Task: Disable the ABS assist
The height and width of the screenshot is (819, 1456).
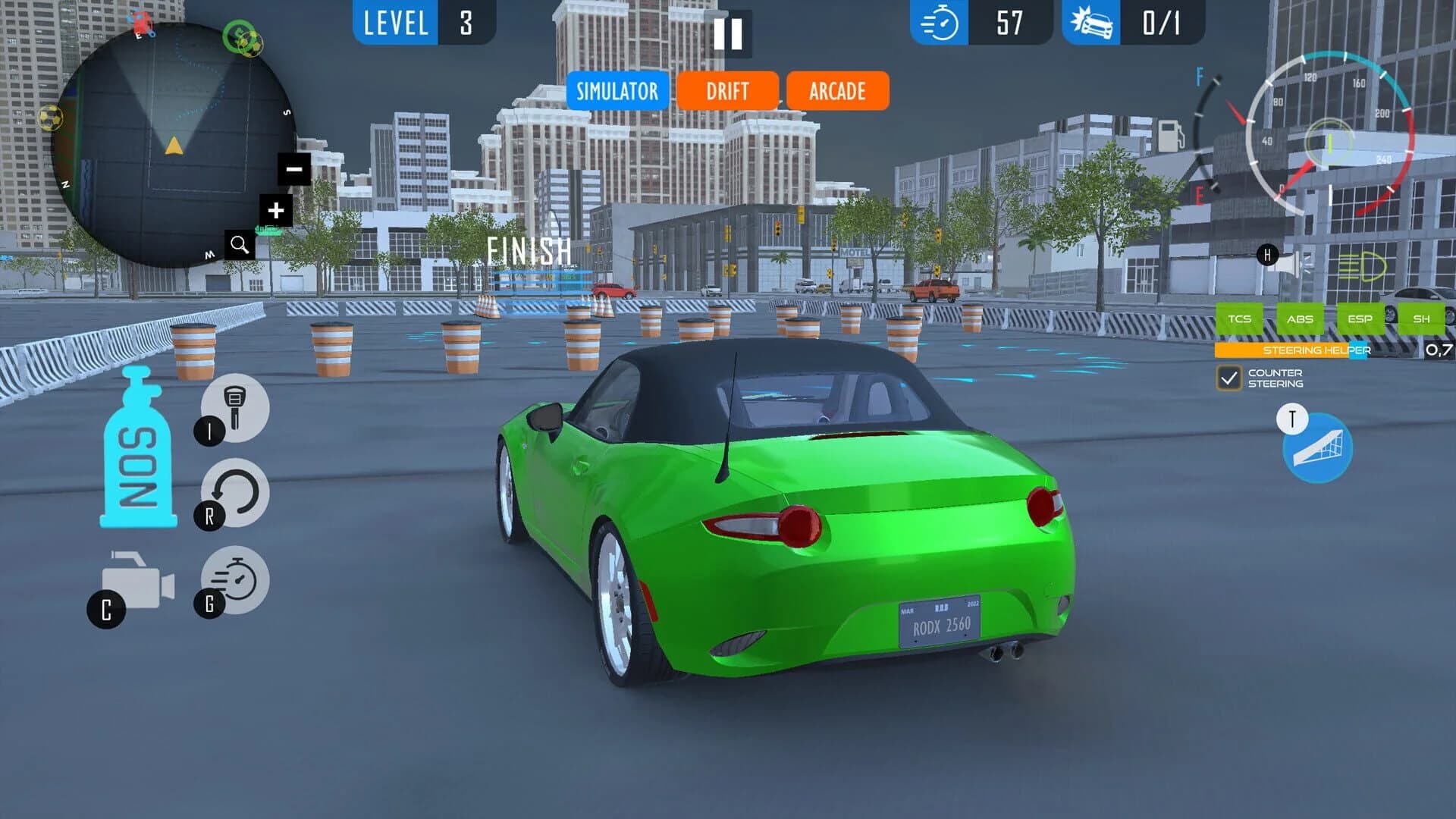Action: point(1301,319)
